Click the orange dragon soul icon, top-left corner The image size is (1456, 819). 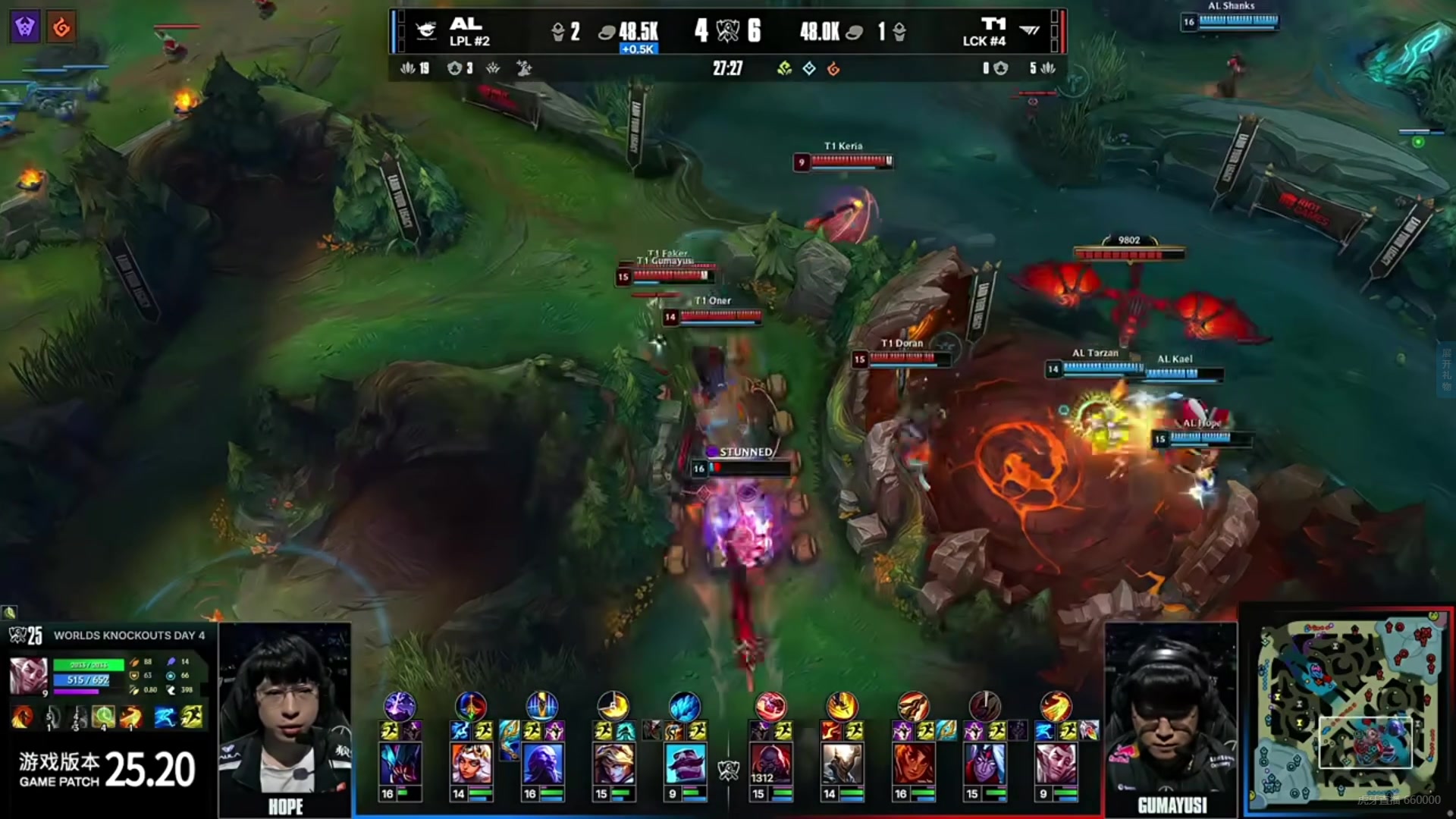(x=61, y=27)
